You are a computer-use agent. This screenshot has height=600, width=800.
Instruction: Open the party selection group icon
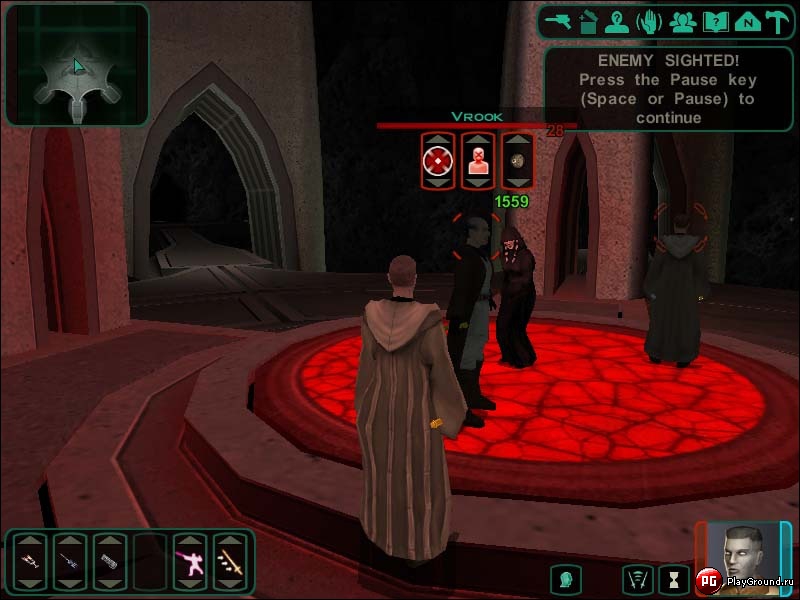click(683, 21)
